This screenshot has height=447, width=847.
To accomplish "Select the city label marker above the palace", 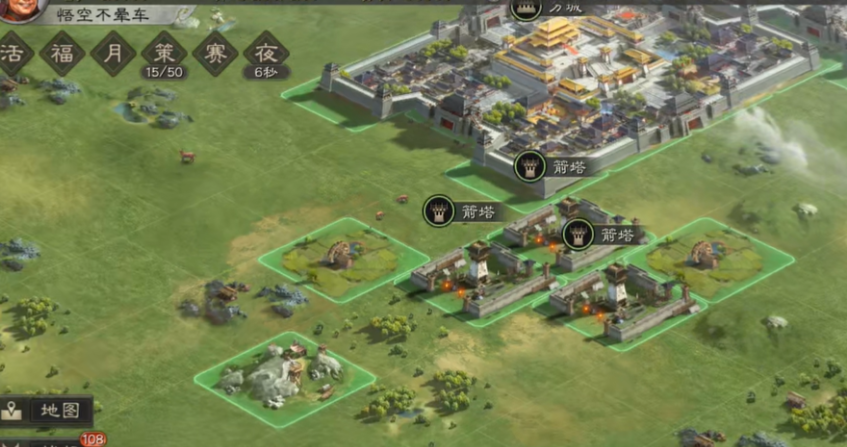I will (x=545, y=8).
